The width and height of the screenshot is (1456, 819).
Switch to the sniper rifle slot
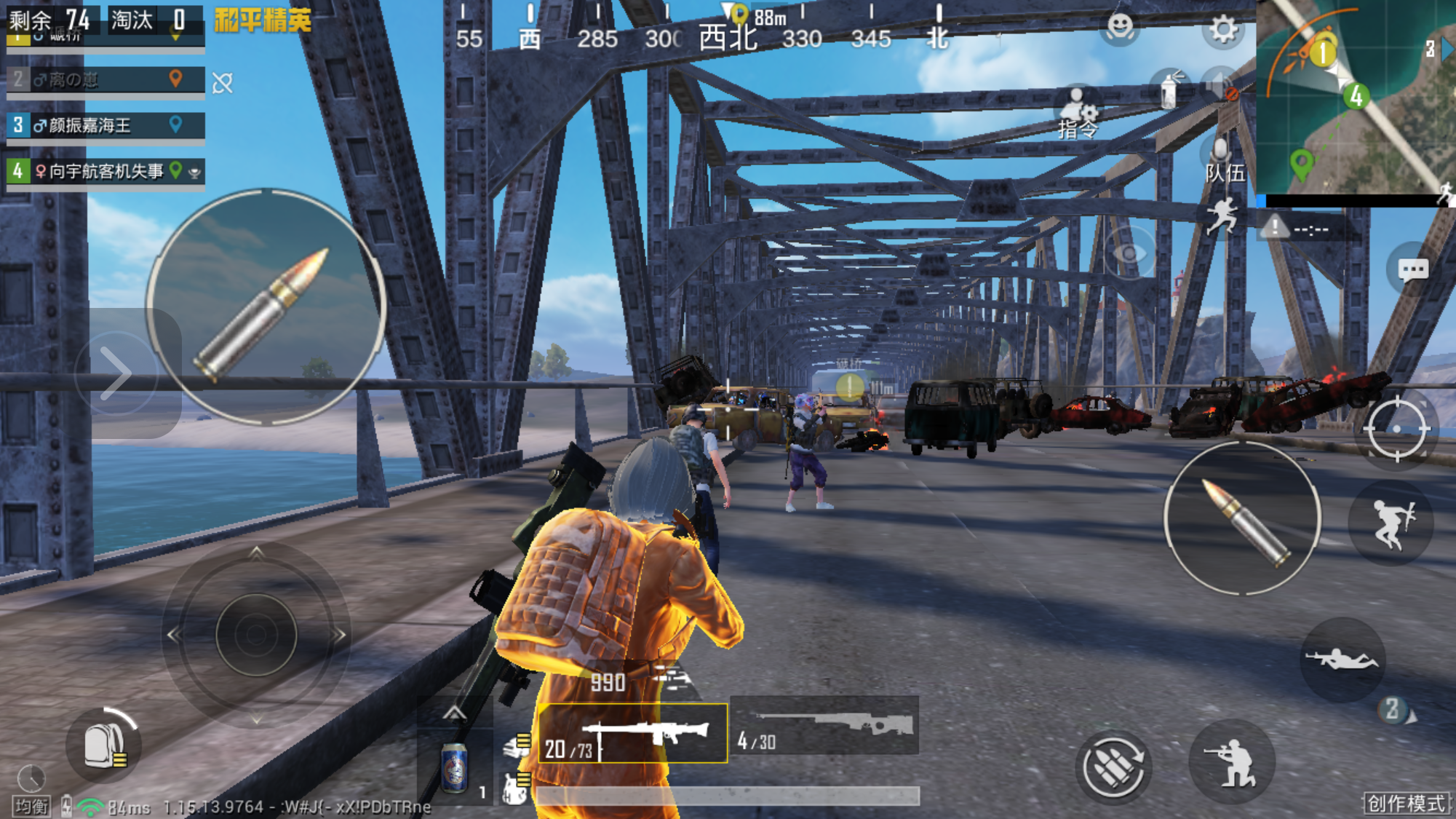(824, 726)
